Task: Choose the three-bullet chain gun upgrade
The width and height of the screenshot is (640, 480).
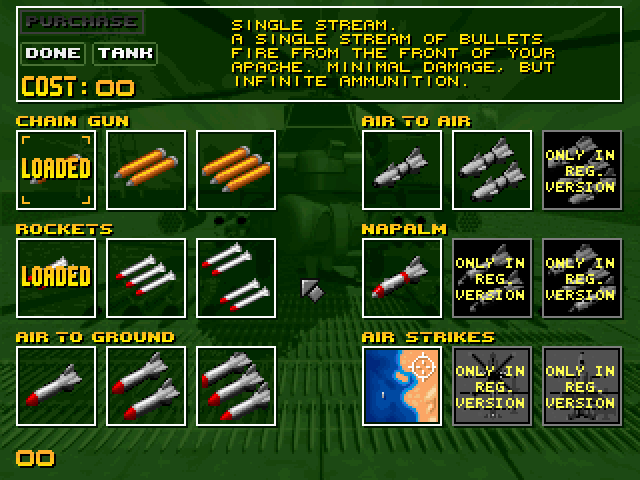Action: click(x=236, y=170)
